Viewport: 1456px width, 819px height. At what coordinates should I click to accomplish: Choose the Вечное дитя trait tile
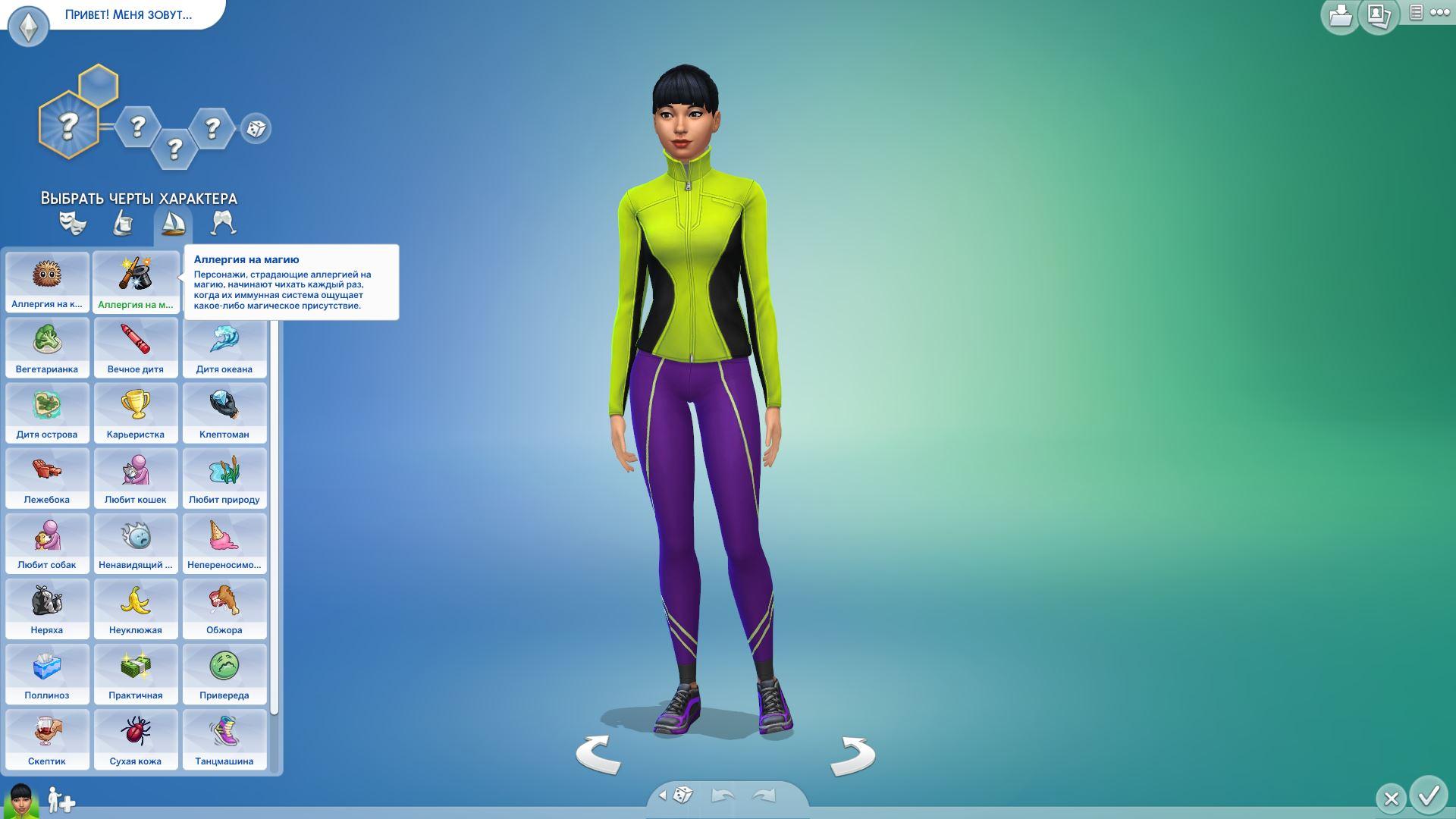[x=136, y=347]
